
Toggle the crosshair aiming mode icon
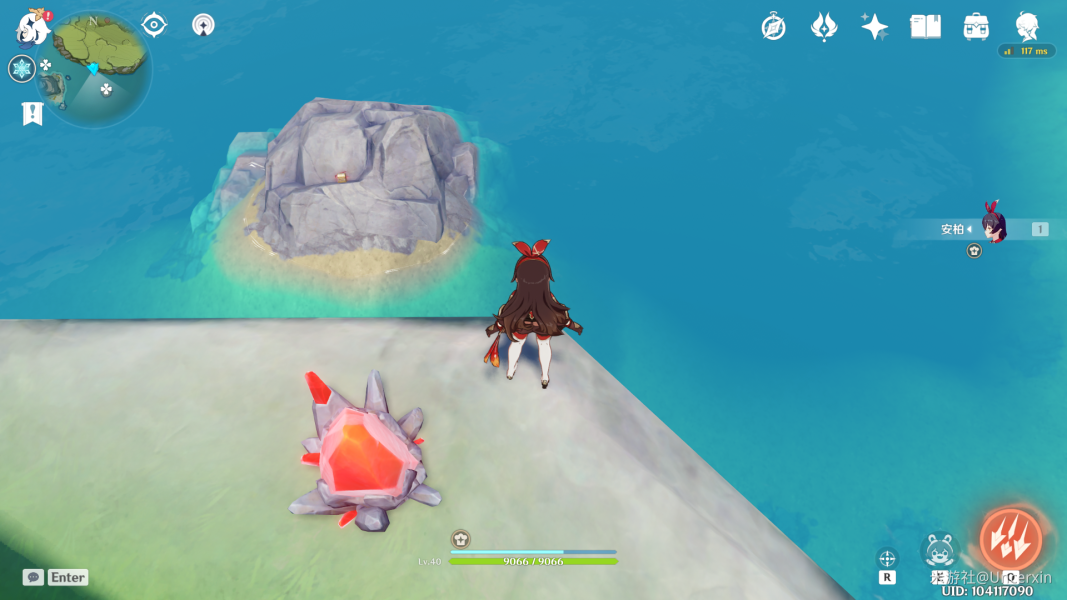(887, 558)
